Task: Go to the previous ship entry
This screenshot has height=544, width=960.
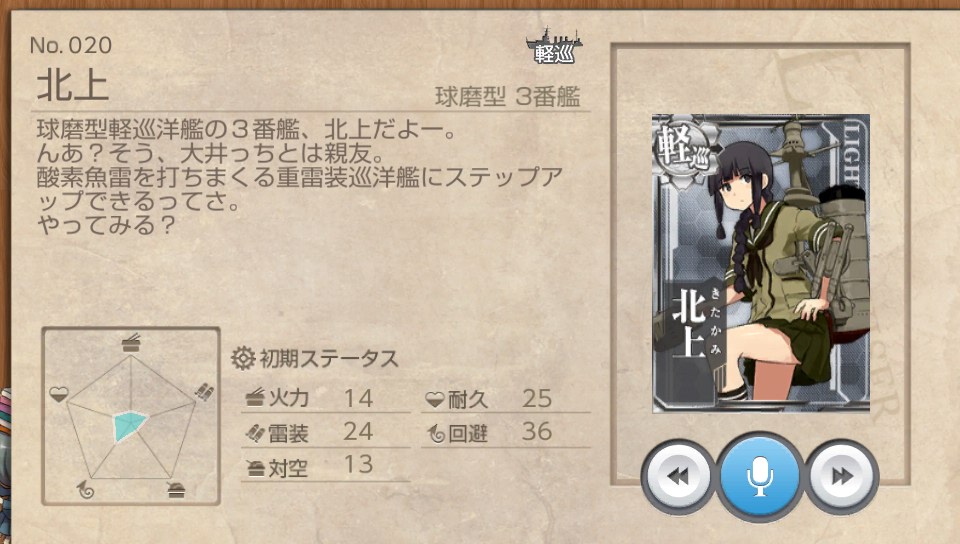Action: tap(678, 477)
